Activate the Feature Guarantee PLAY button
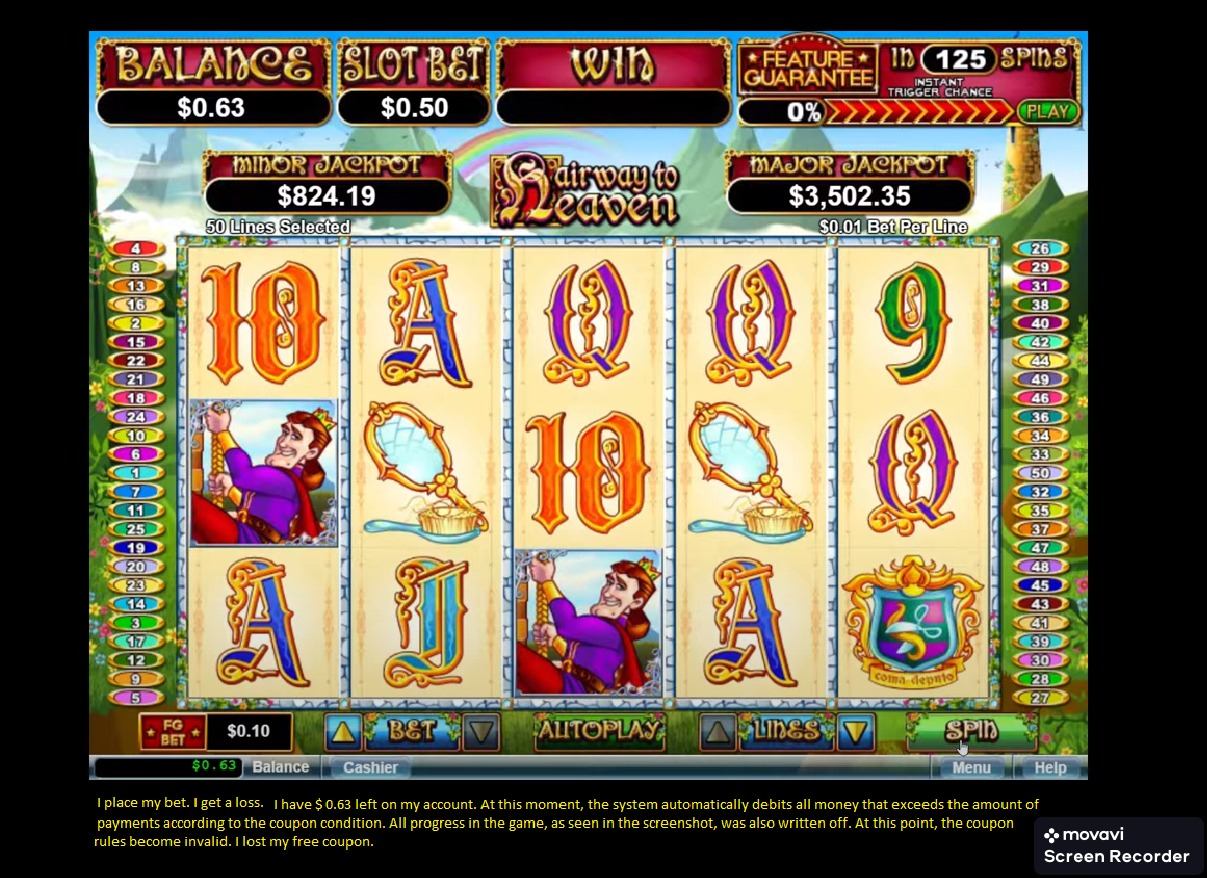Screen dimensions: 1207x878 point(1048,112)
